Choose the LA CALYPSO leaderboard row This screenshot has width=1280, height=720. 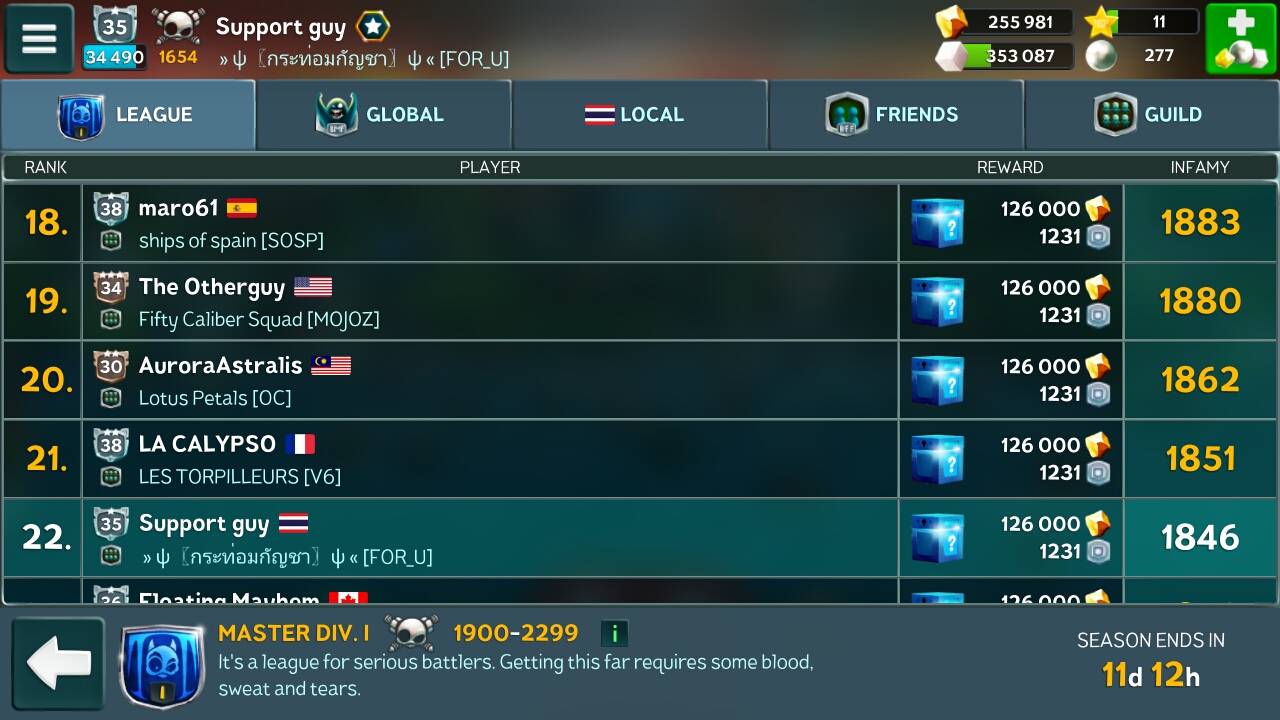click(490, 458)
